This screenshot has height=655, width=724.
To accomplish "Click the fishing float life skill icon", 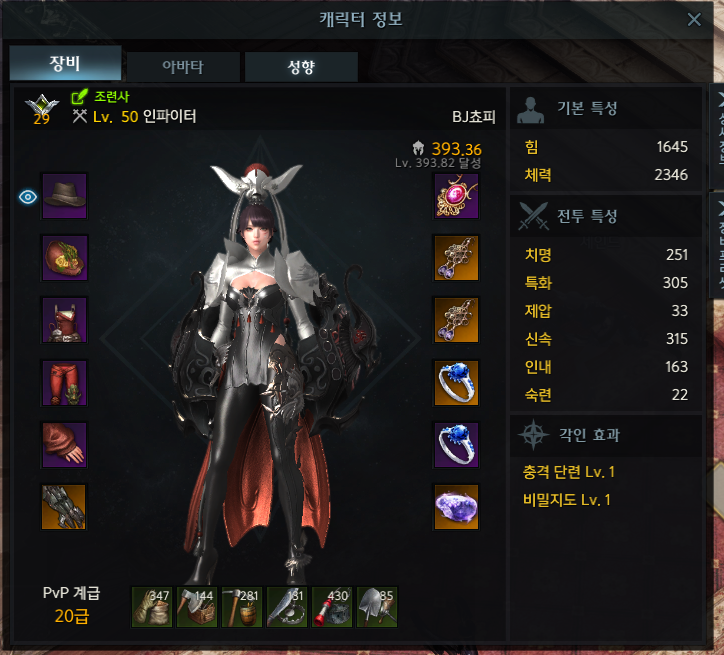I will [332, 606].
